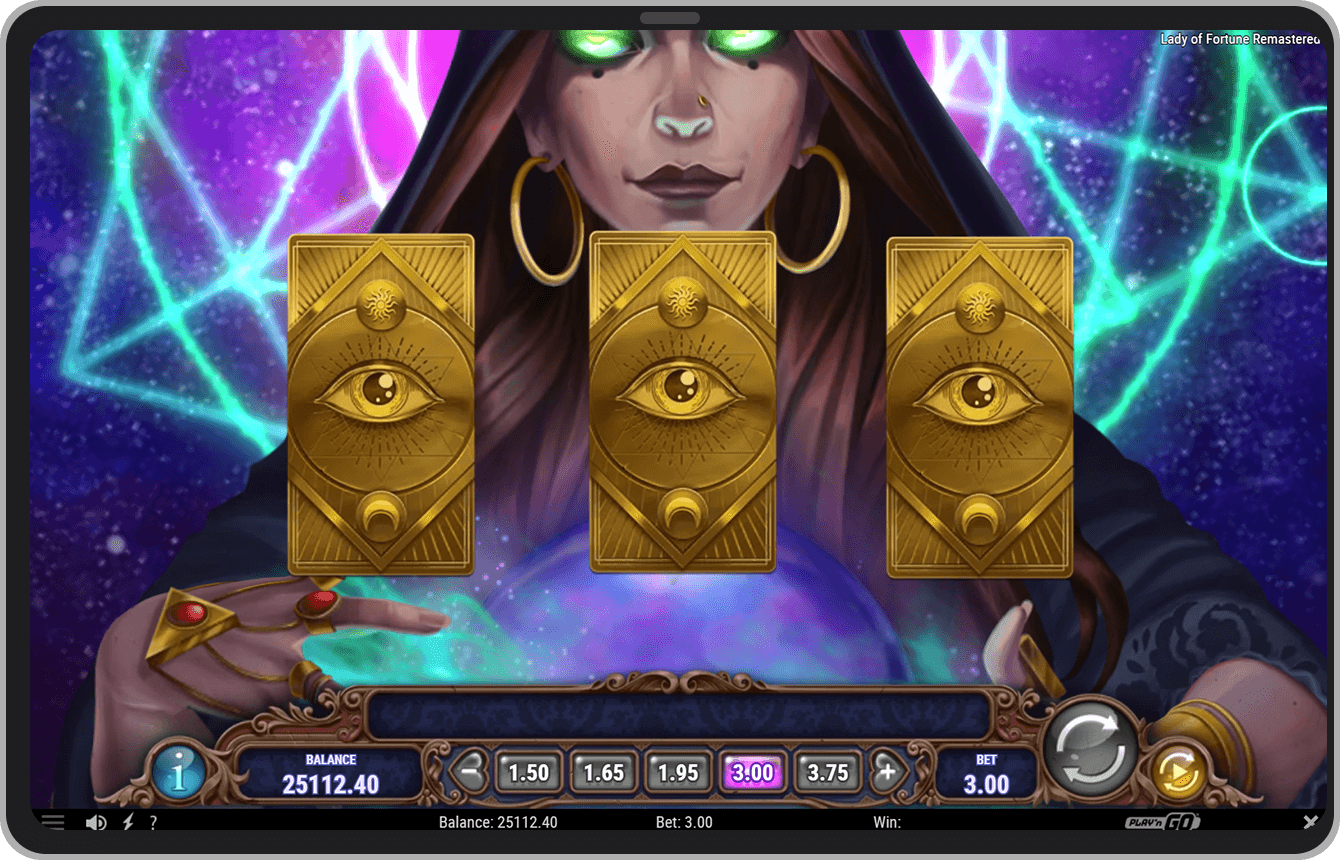Image resolution: width=1340 pixels, height=860 pixels.
Task: Choose the 1.95 bet option
Action: click(x=678, y=771)
